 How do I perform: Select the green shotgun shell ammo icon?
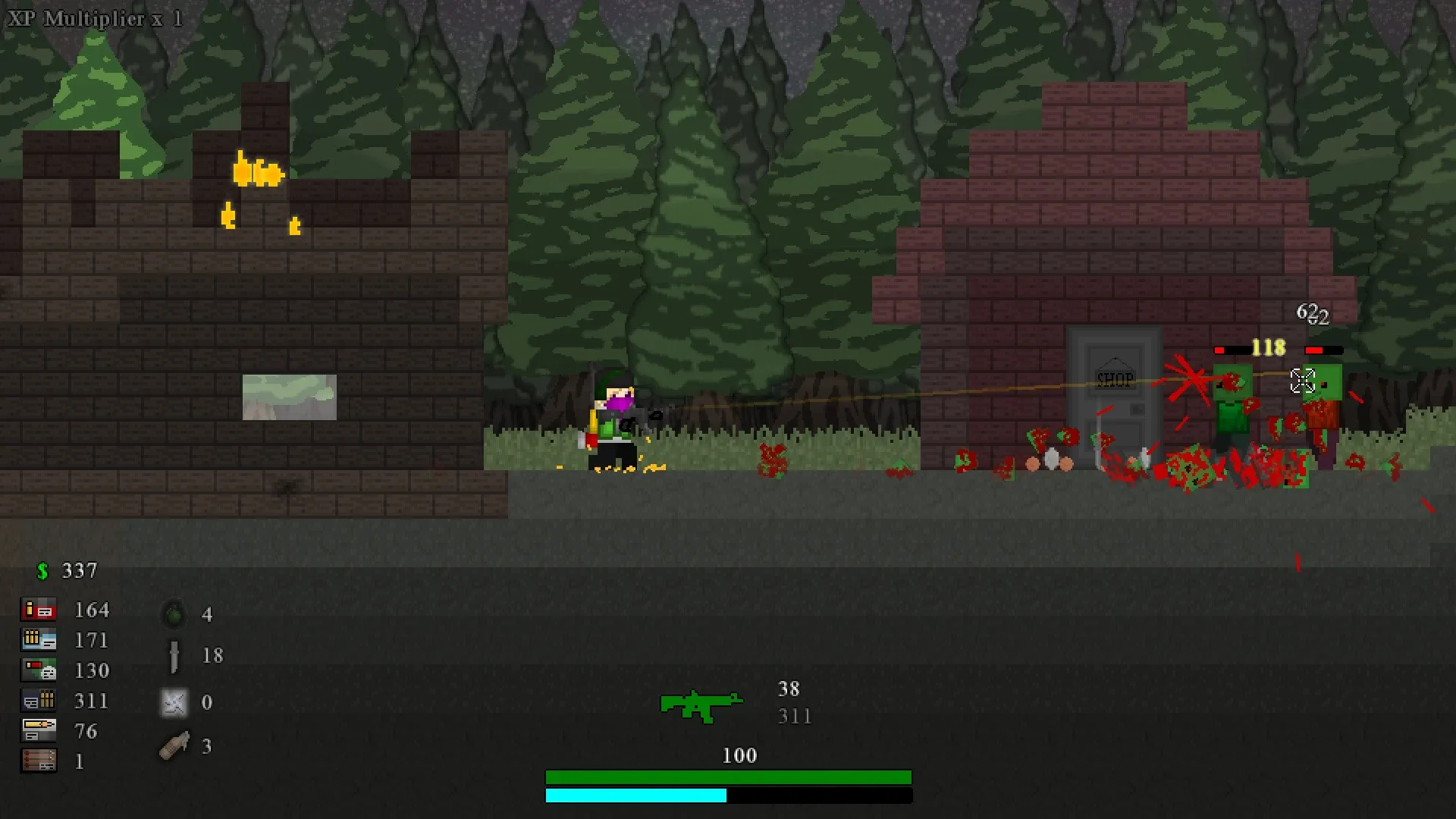click(x=39, y=670)
